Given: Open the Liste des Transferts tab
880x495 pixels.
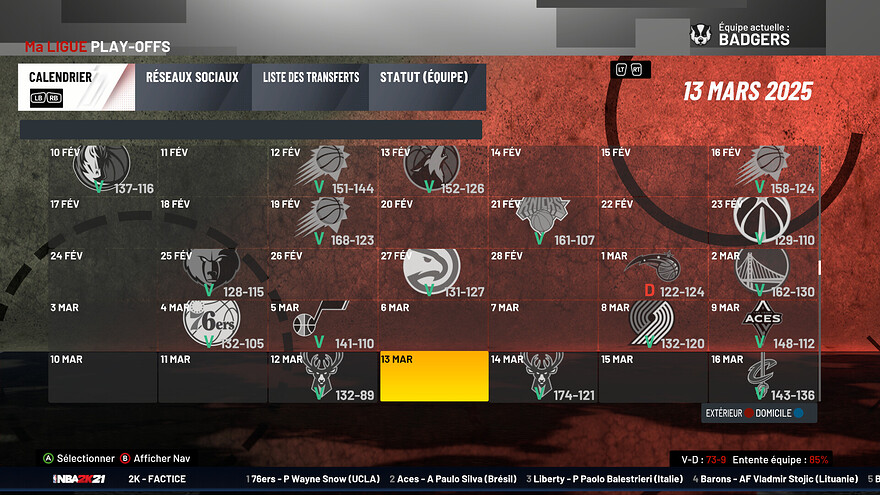Looking at the screenshot, I should [311, 87].
